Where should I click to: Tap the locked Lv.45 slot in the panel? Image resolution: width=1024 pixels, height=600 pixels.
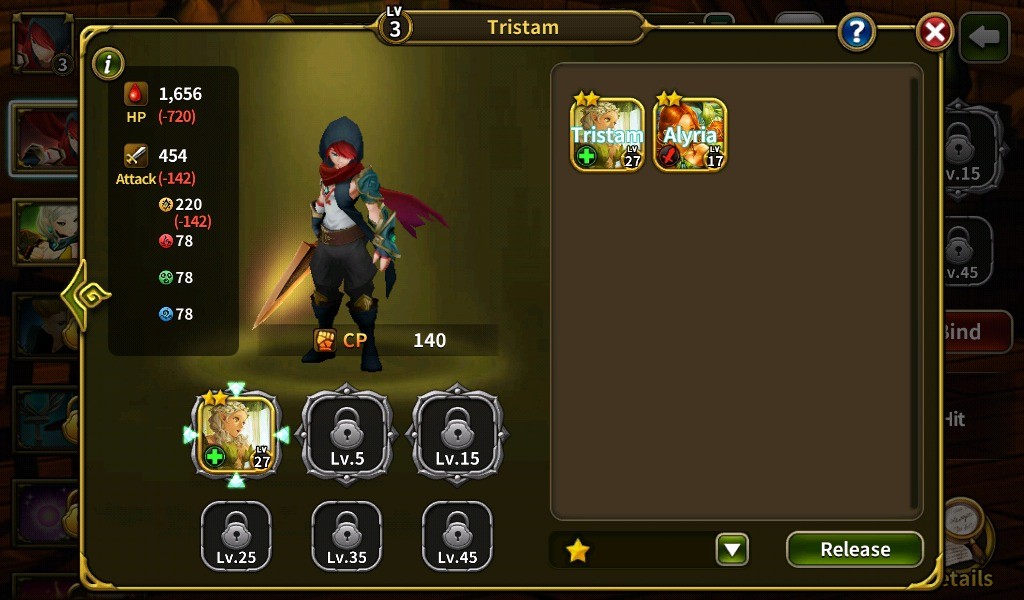(x=457, y=536)
